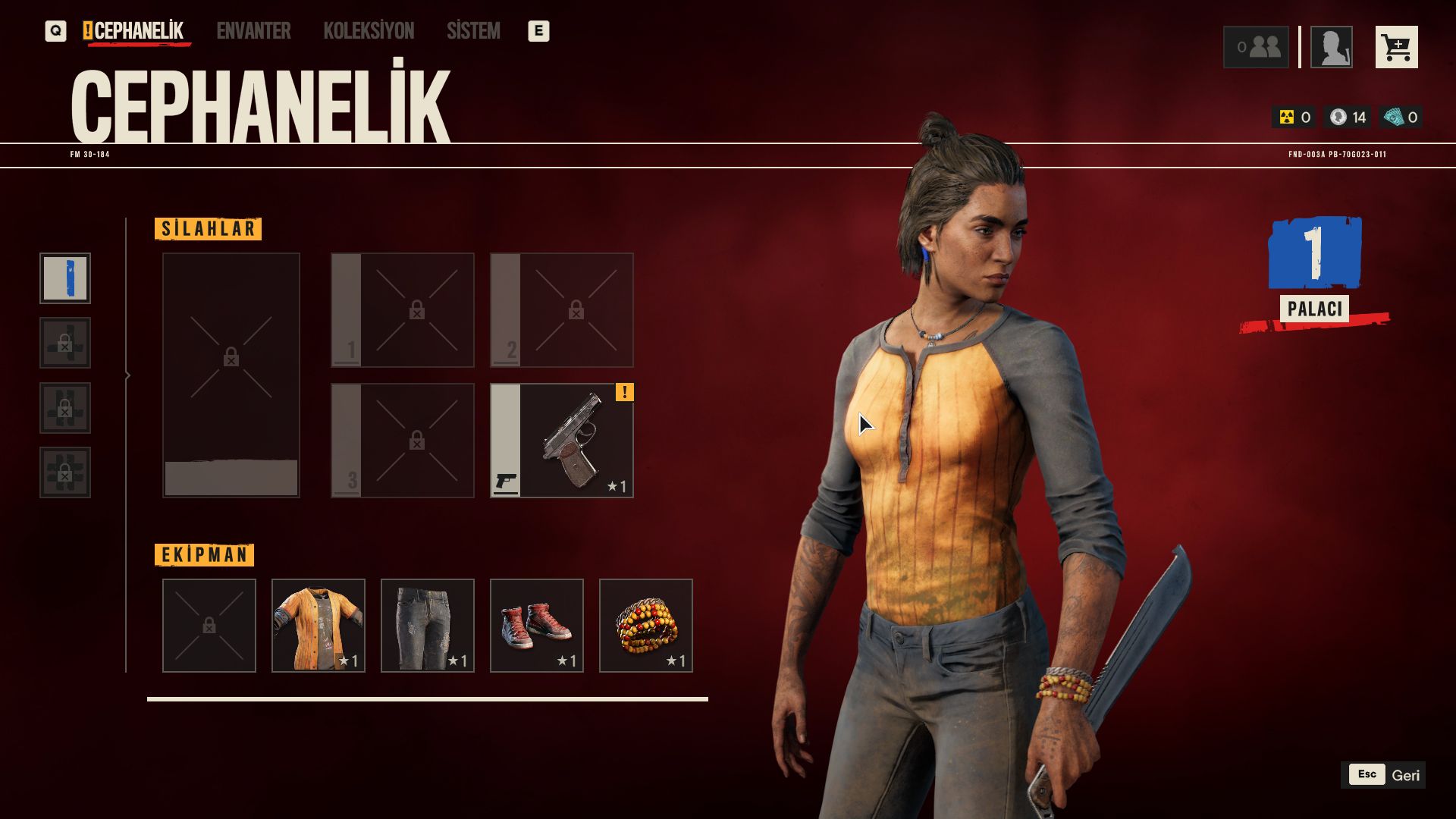Select the pistol weapon slot

562,441
